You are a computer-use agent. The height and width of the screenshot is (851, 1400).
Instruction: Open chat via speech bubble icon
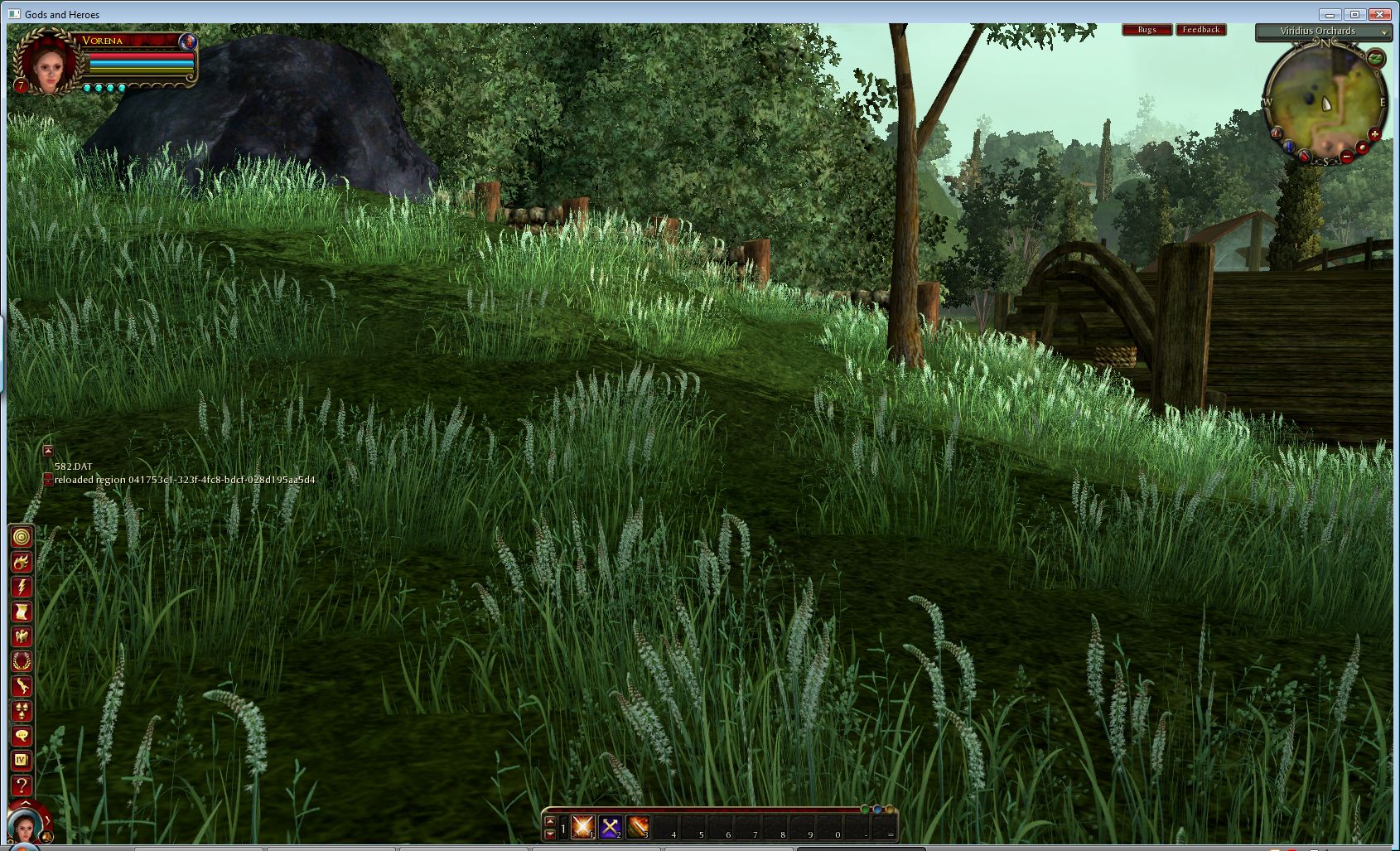pyautogui.click(x=22, y=736)
